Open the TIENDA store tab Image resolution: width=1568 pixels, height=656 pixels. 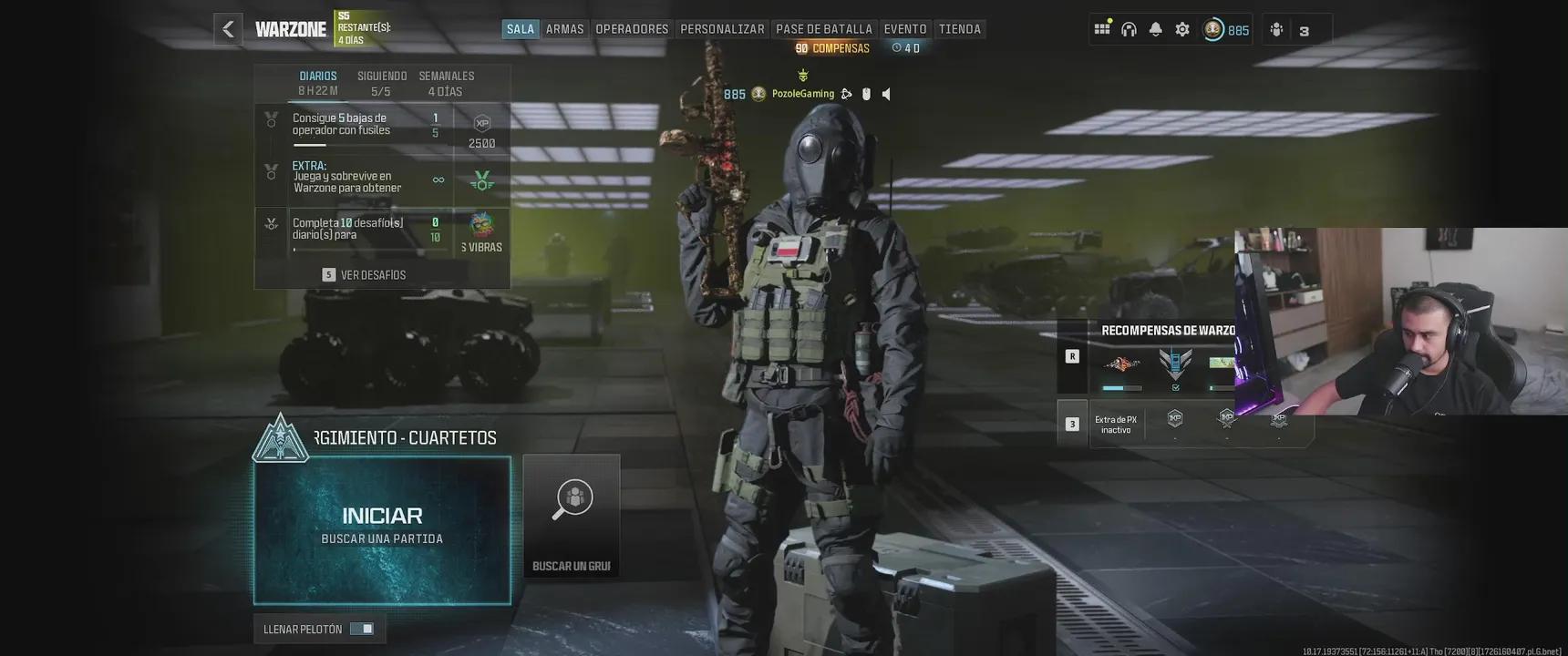coord(960,29)
